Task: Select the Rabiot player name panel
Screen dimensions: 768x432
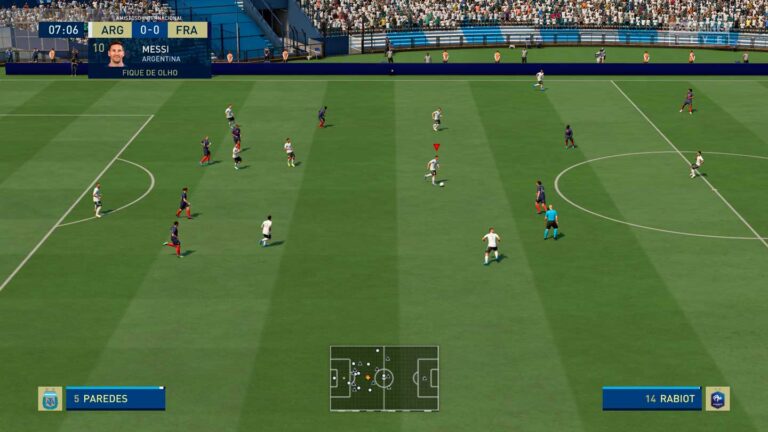Action: [652, 398]
